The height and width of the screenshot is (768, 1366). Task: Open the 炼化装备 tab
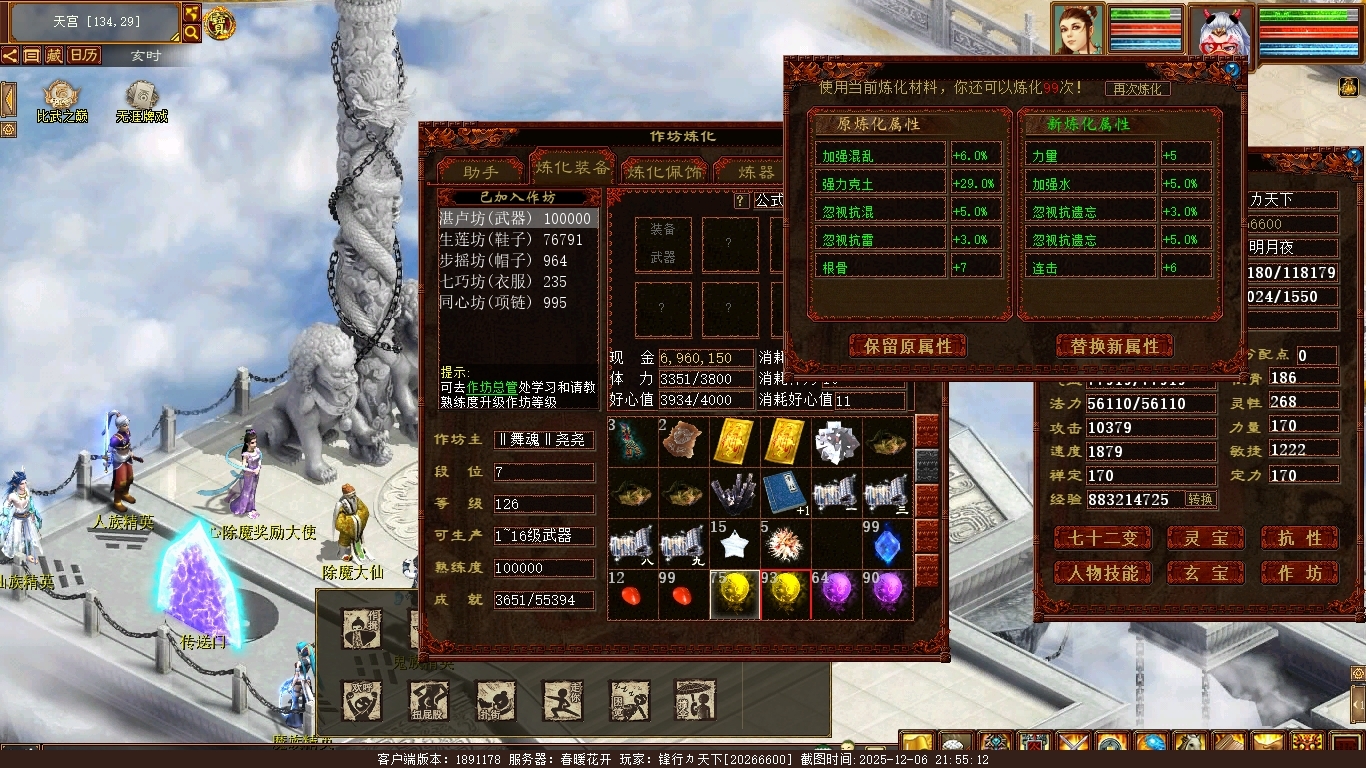coord(571,168)
